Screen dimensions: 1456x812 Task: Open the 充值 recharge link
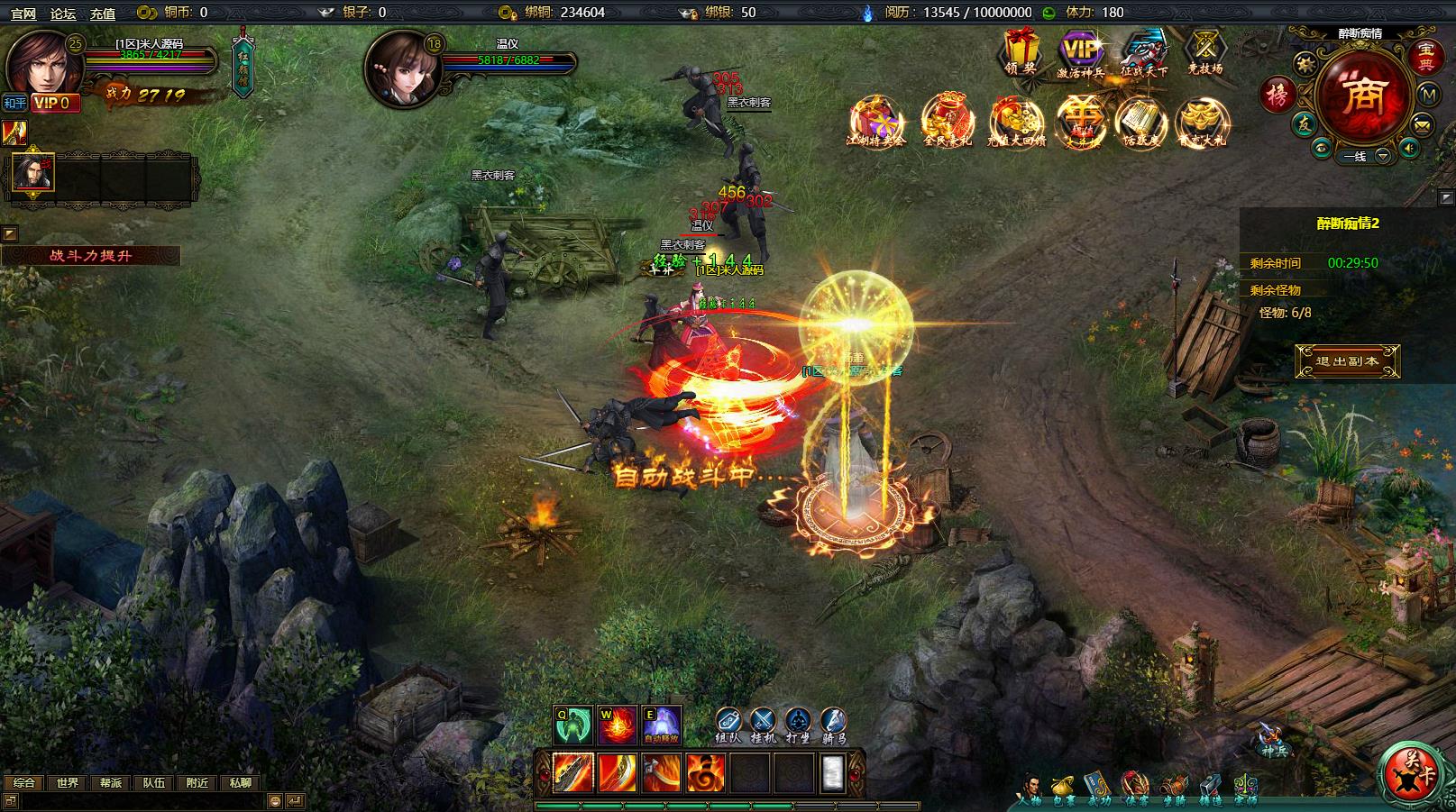pos(103,13)
